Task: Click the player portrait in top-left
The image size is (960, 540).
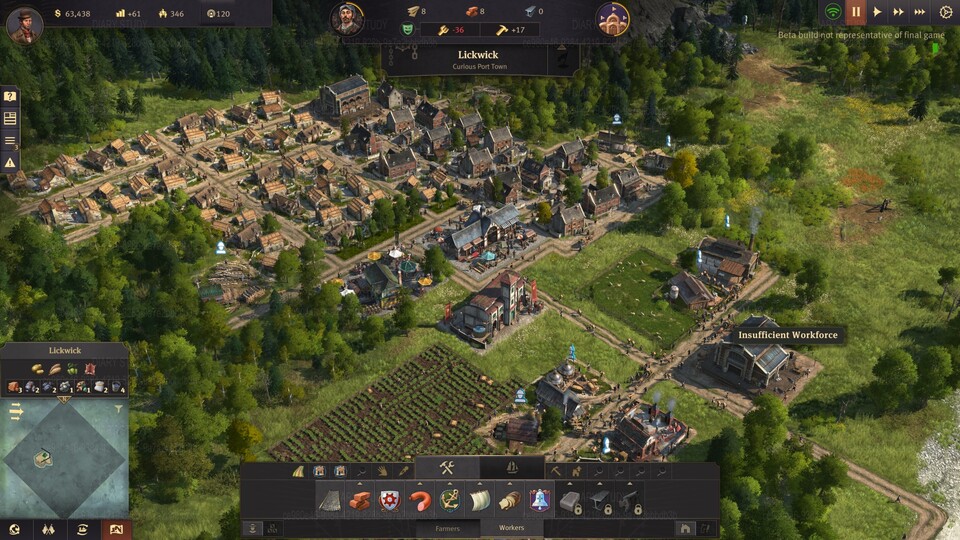Action: pos(24,24)
